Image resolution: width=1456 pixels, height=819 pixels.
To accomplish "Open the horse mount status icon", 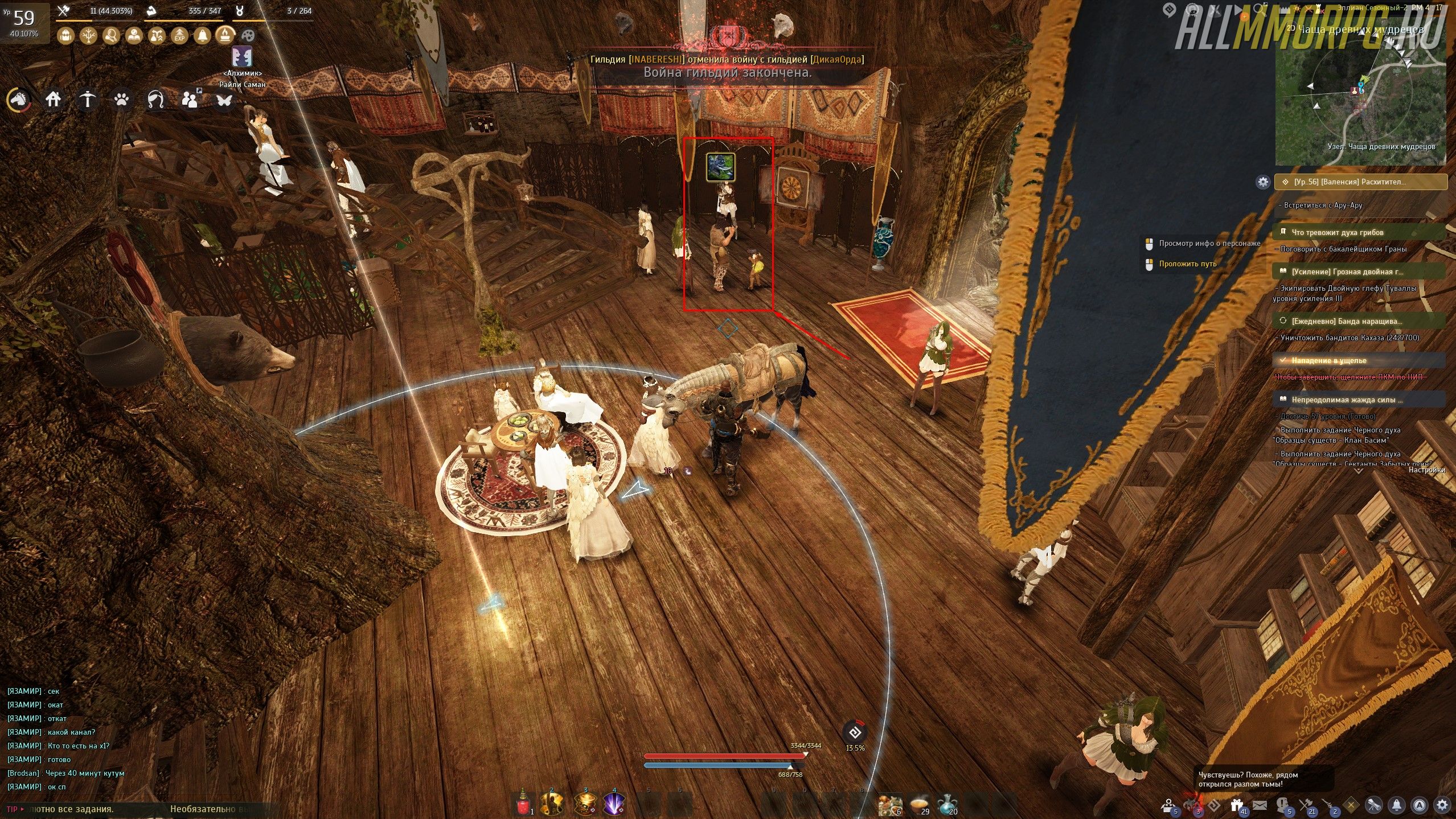I will (18, 100).
